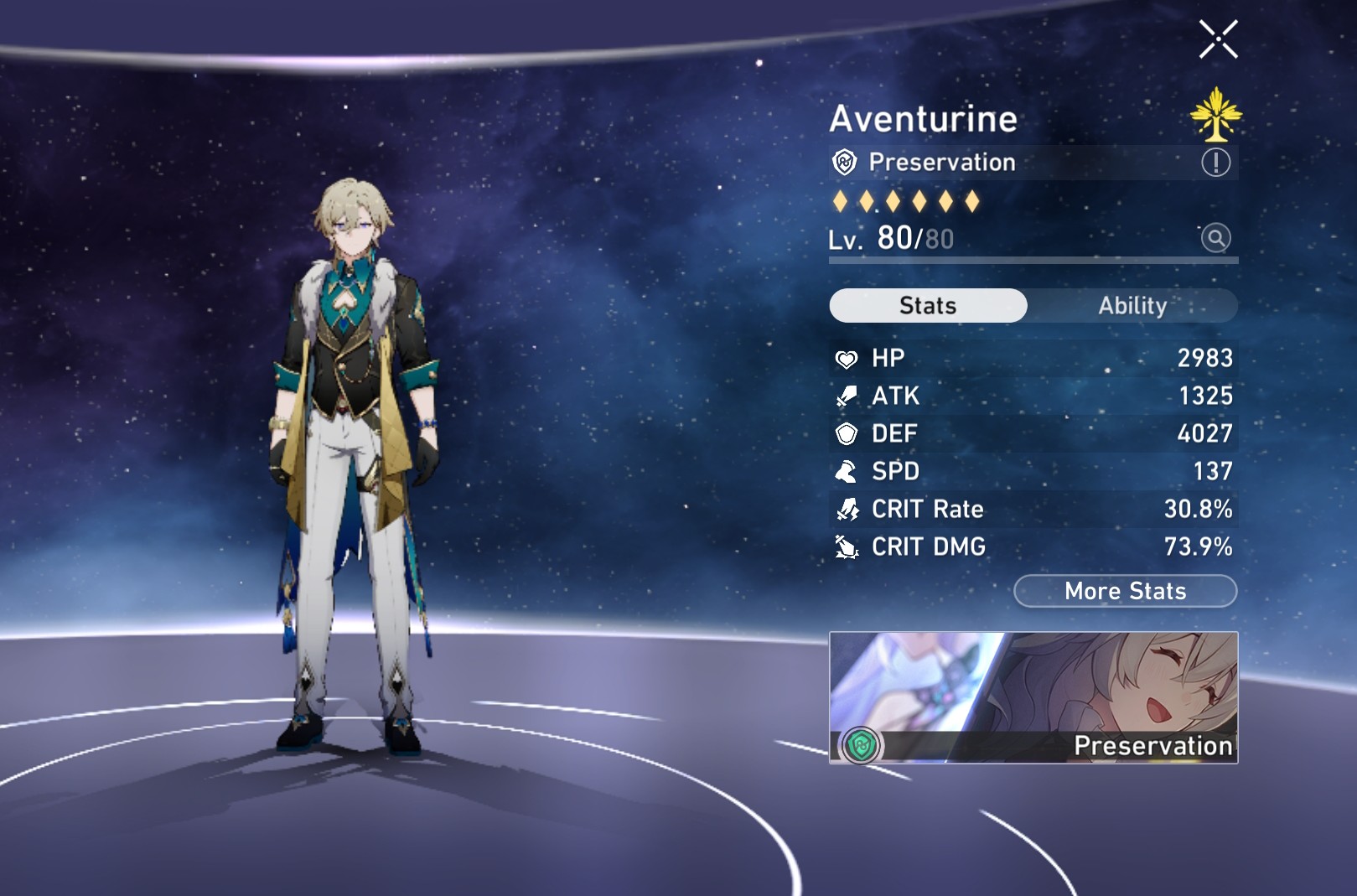The height and width of the screenshot is (896, 1357).
Task: Click the Aventurine character name
Action: click(x=922, y=118)
